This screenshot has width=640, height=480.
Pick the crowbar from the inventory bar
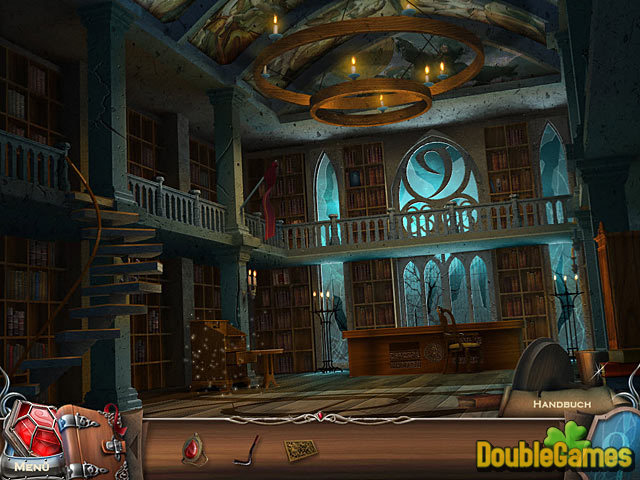[246, 449]
